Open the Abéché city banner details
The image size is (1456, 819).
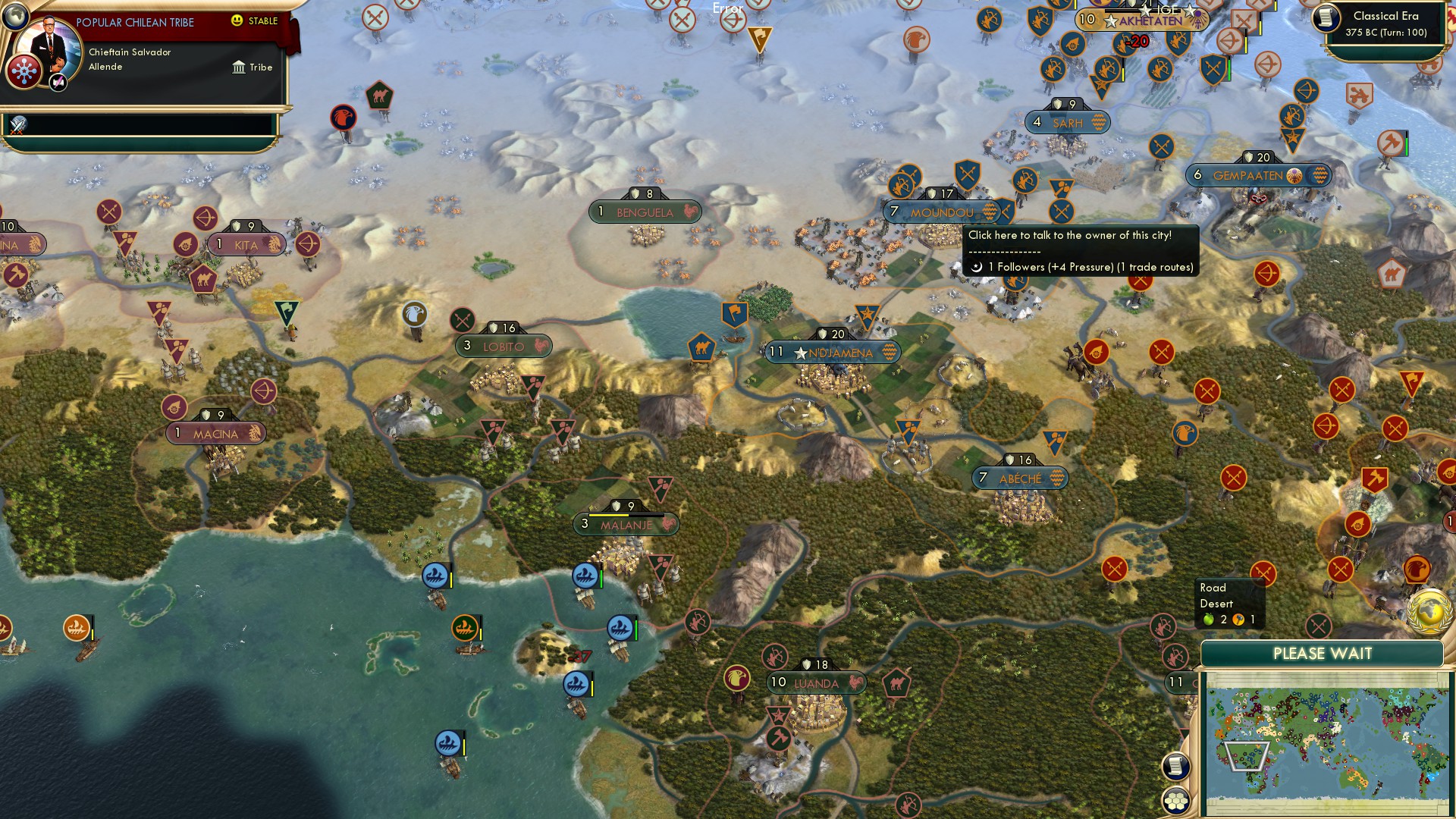tap(1019, 478)
